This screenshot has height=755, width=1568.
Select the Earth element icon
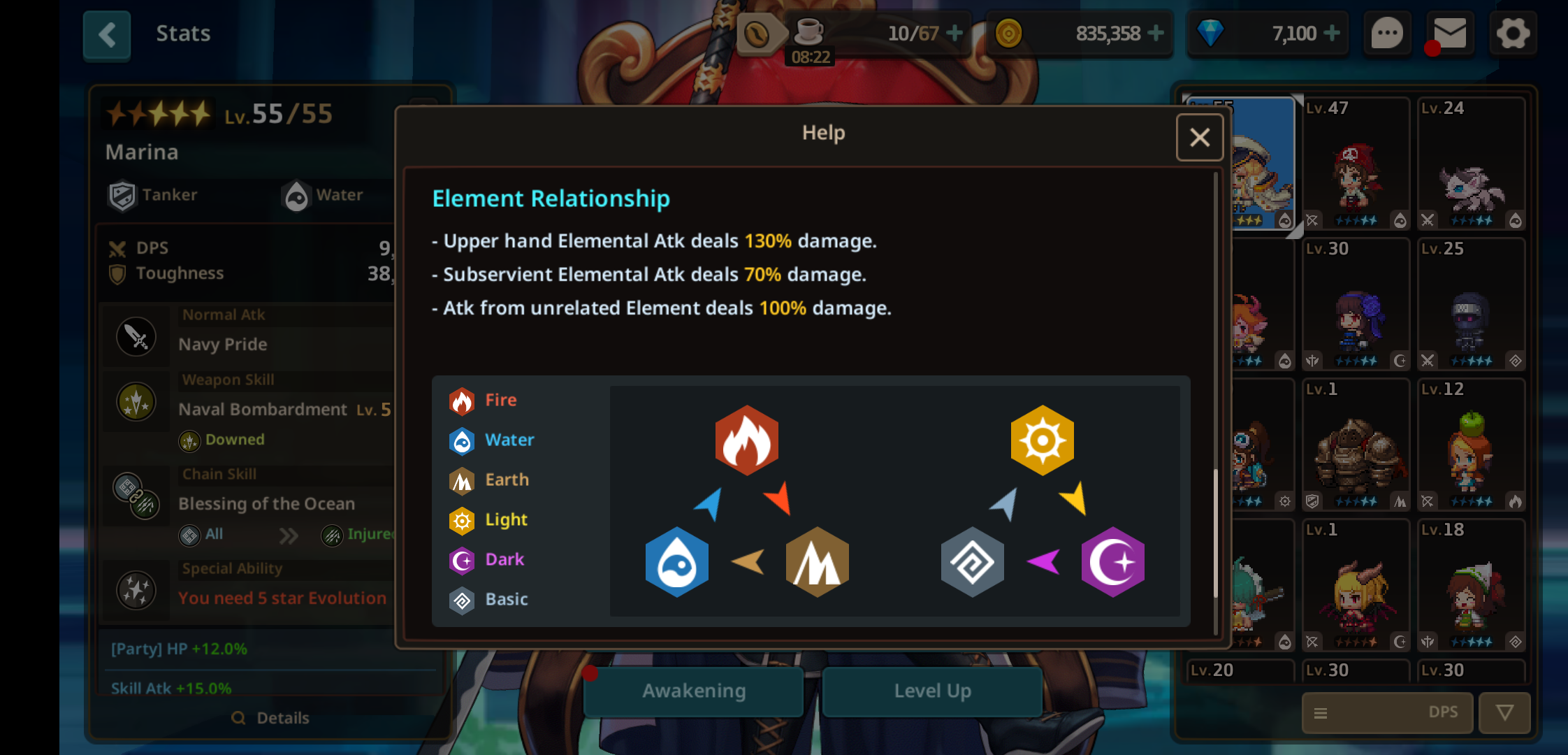click(x=461, y=480)
